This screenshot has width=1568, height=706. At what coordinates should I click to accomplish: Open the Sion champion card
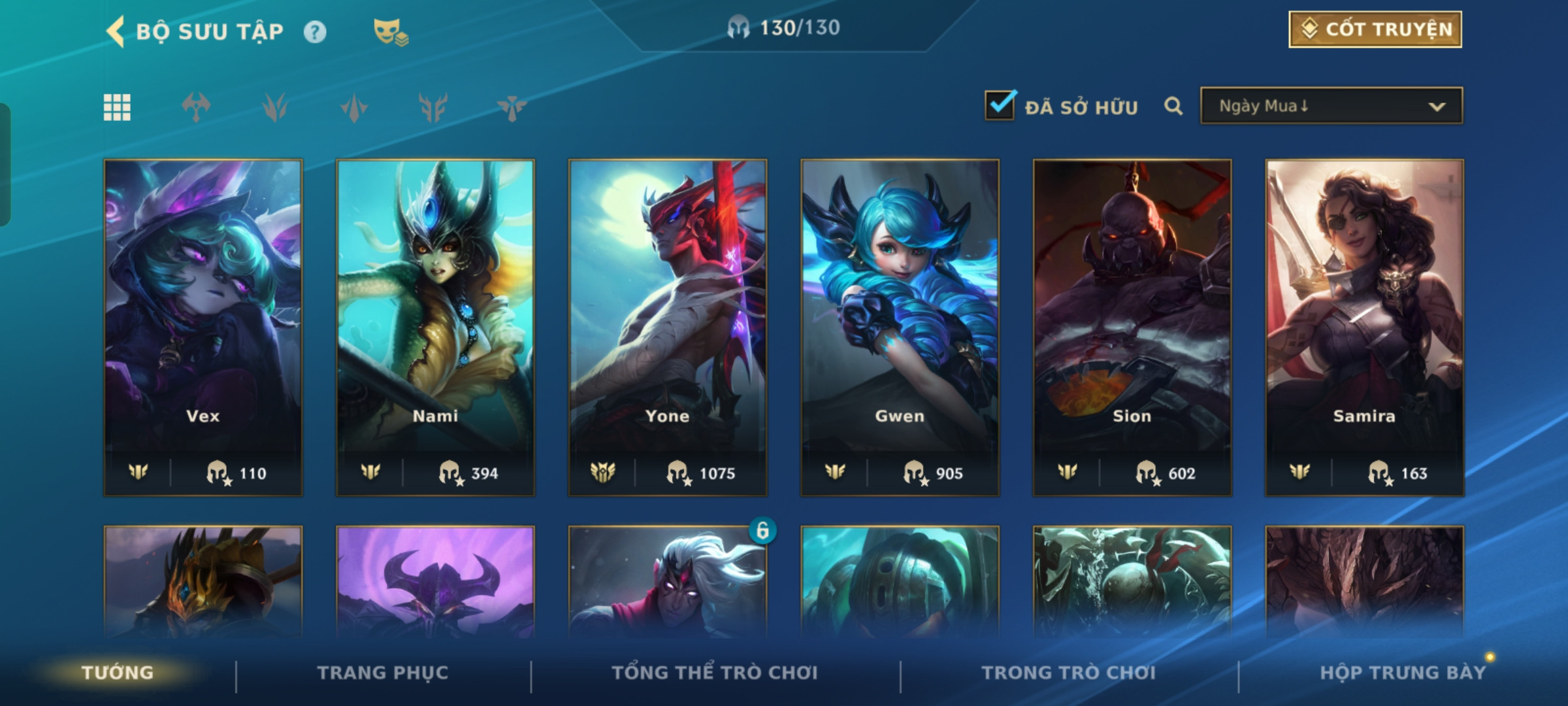(x=1132, y=327)
